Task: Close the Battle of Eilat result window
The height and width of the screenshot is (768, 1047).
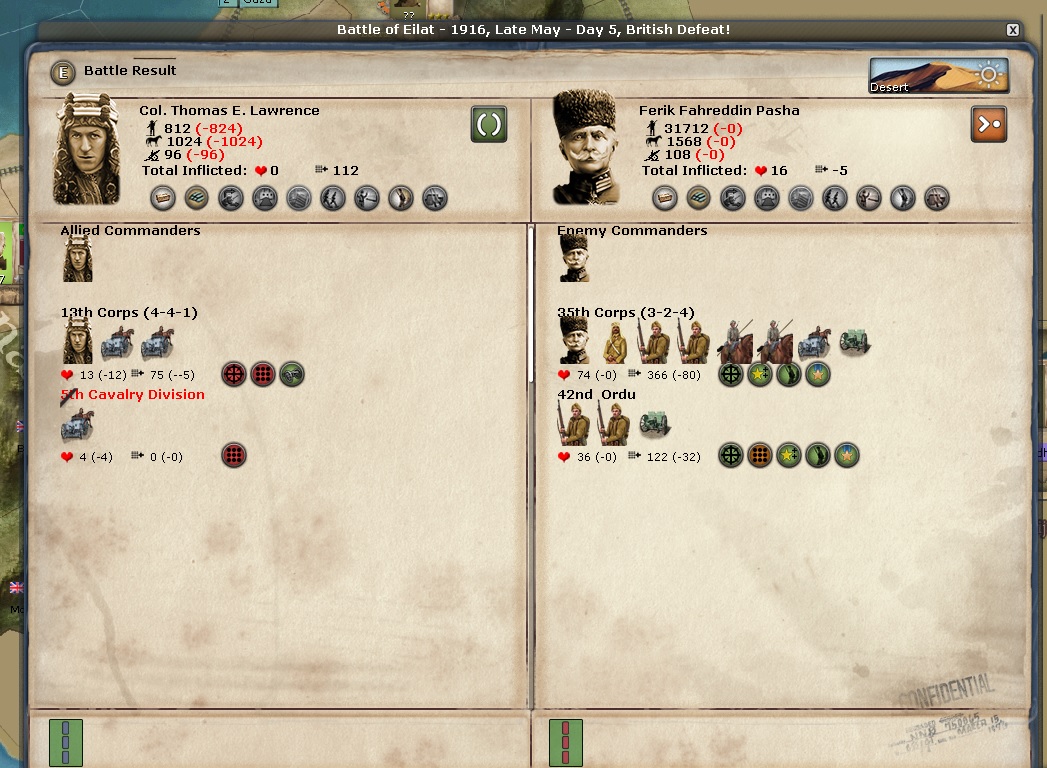Action: click(1013, 30)
